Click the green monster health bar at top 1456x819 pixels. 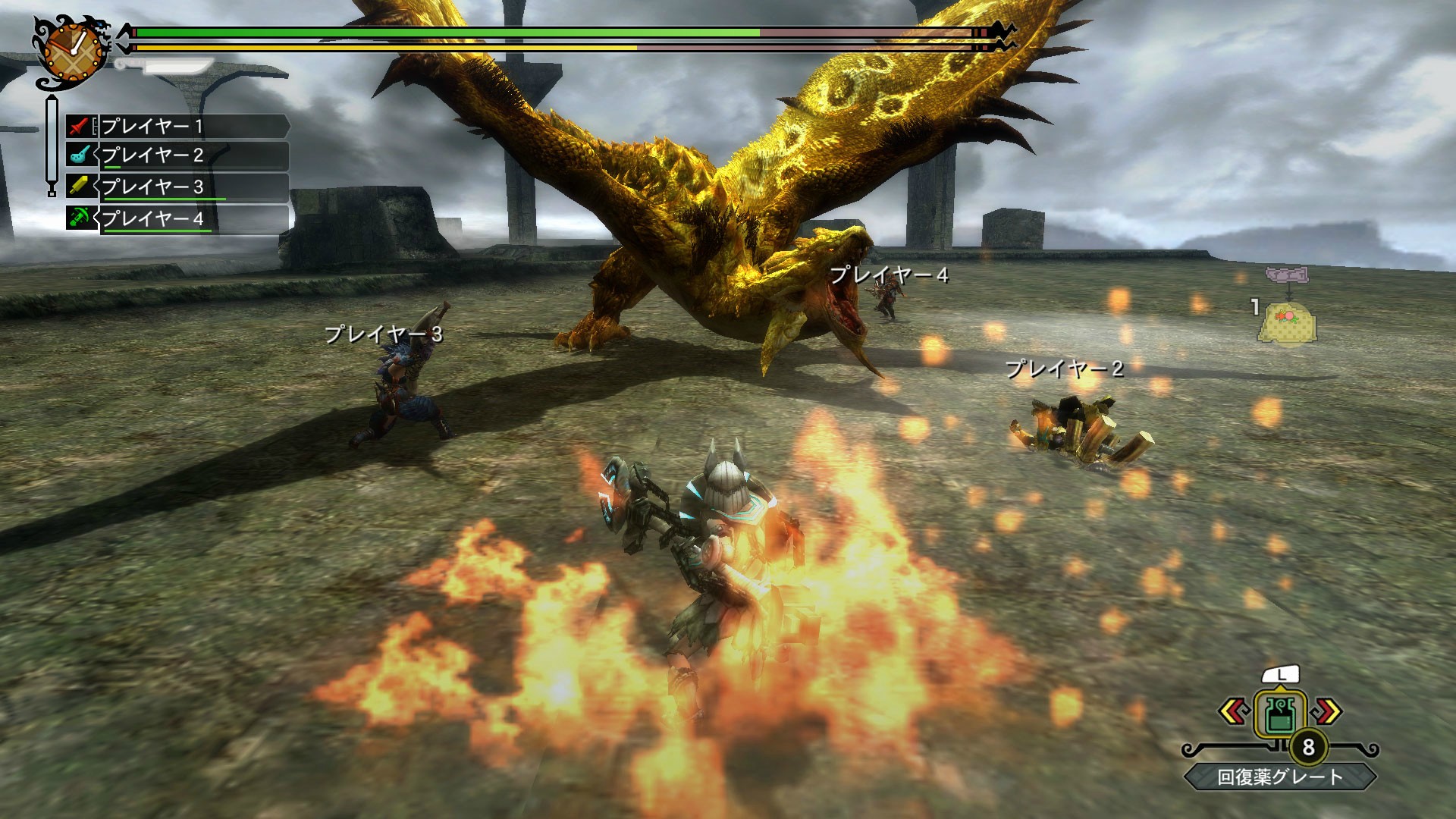click(455, 33)
